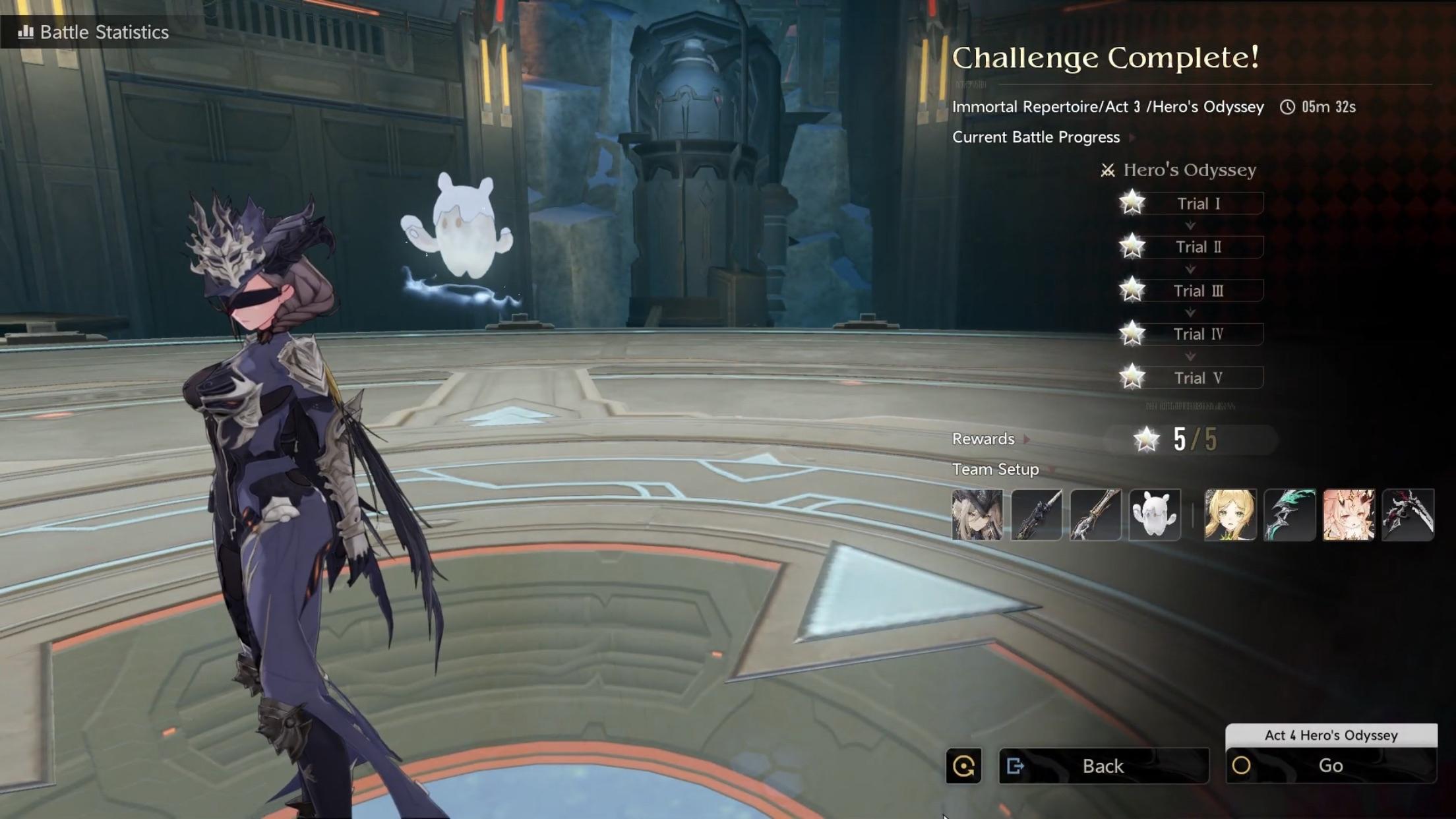1456x819 pixels.
Task: Select the Trial IV row
Action: (x=1198, y=334)
